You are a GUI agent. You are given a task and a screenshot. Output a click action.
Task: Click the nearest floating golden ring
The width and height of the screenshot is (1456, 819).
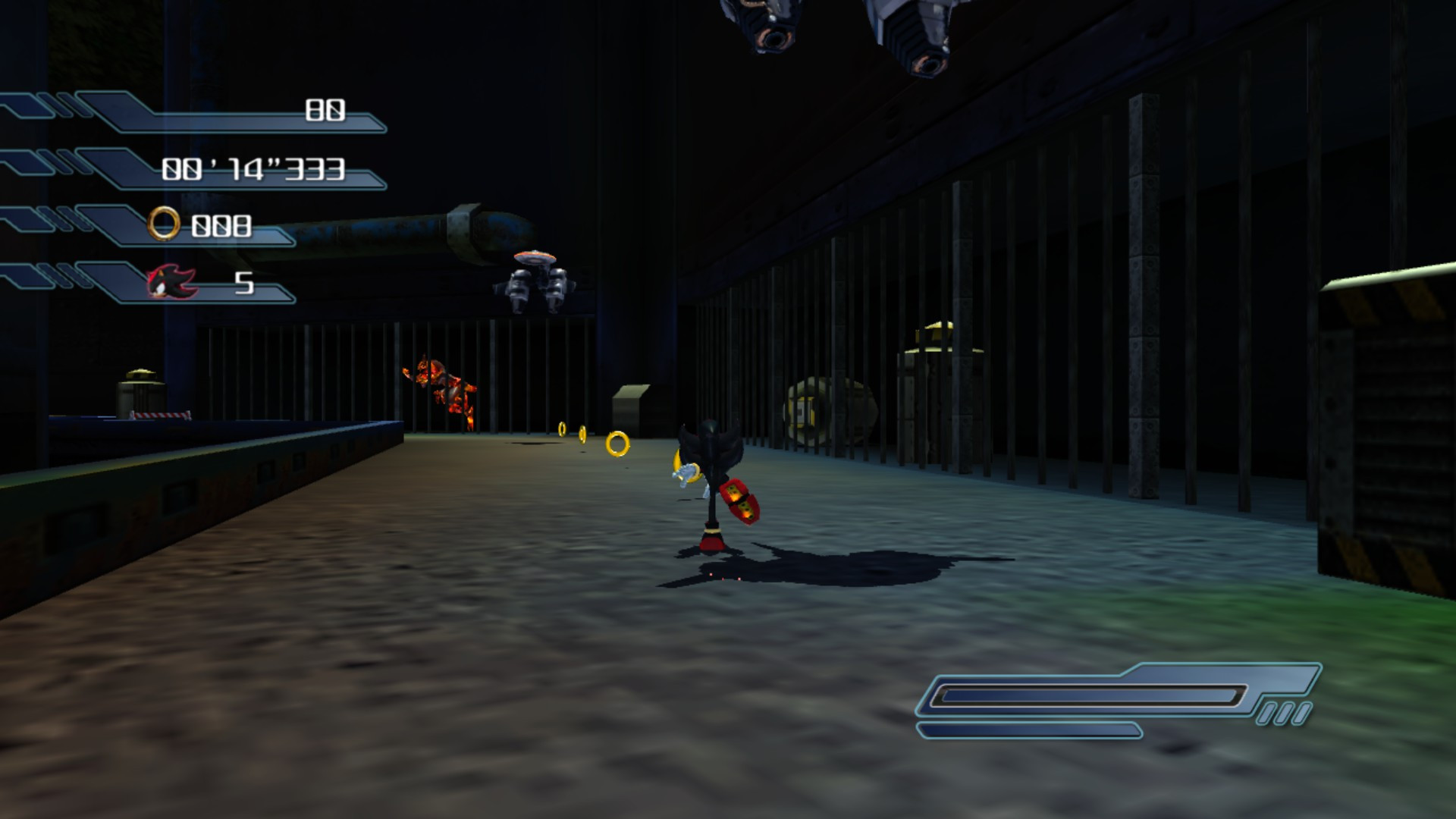coord(619,445)
